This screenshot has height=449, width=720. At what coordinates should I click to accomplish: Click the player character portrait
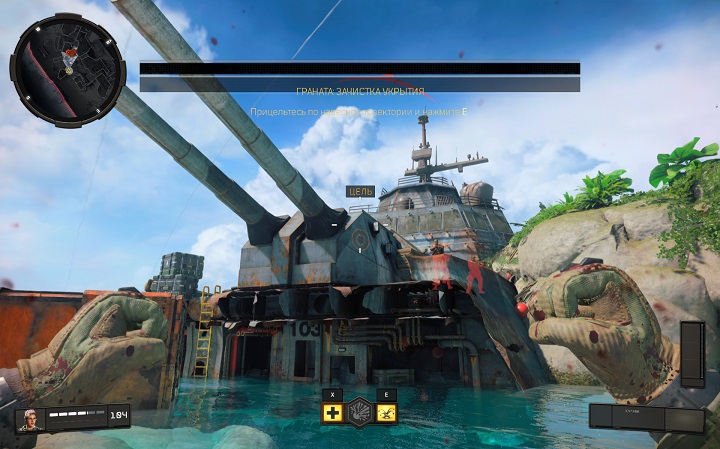(x=30, y=419)
